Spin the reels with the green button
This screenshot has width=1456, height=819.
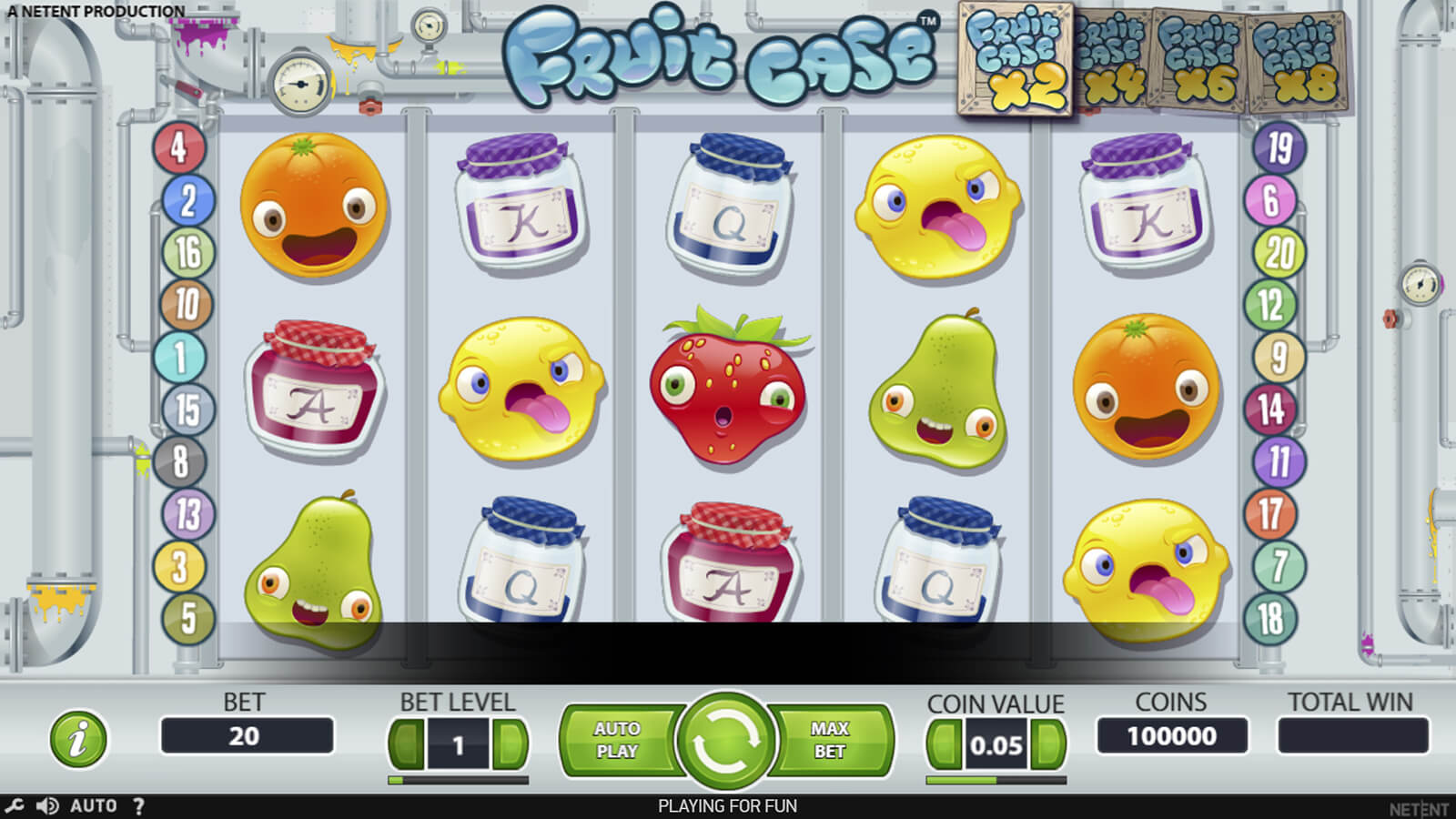[x=726, y=740]
